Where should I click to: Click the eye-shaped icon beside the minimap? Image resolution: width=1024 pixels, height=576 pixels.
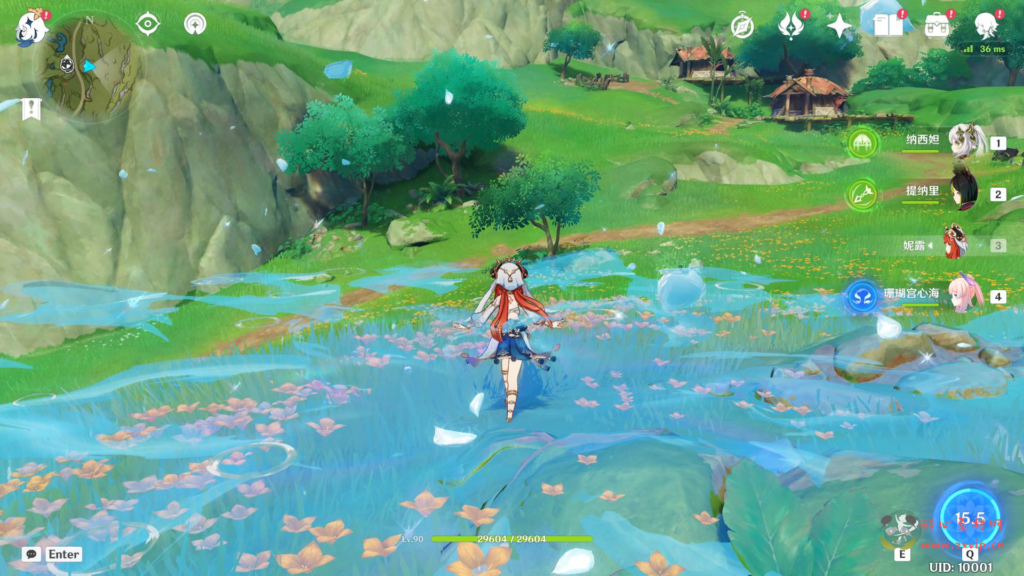pos(148,24)
